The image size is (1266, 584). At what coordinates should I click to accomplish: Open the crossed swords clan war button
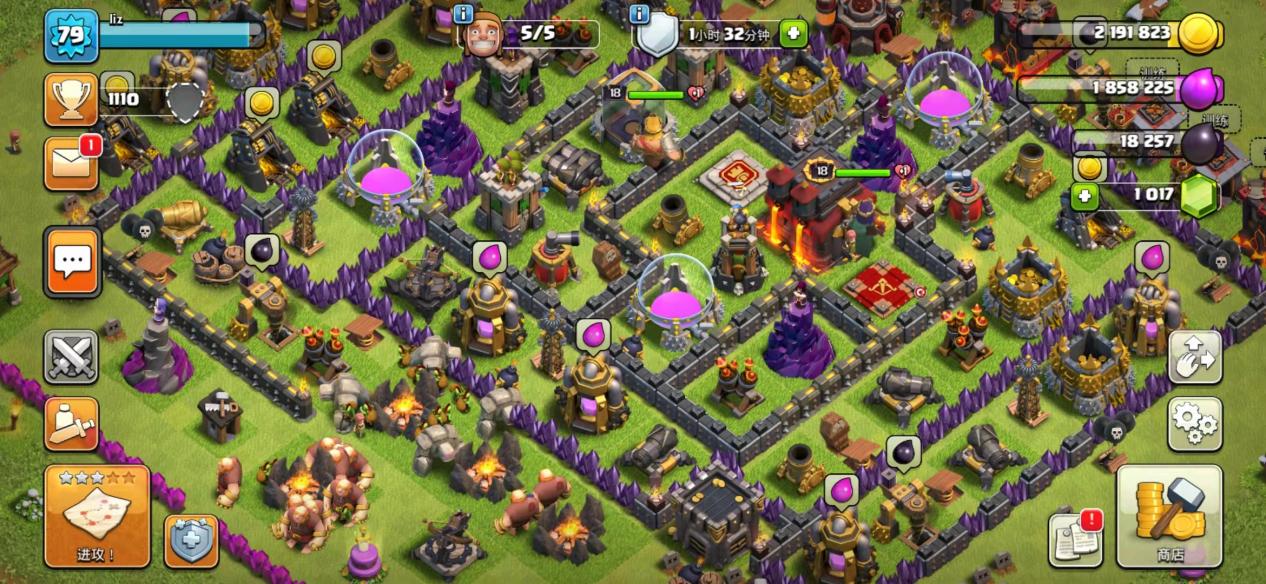pos(71,357)
